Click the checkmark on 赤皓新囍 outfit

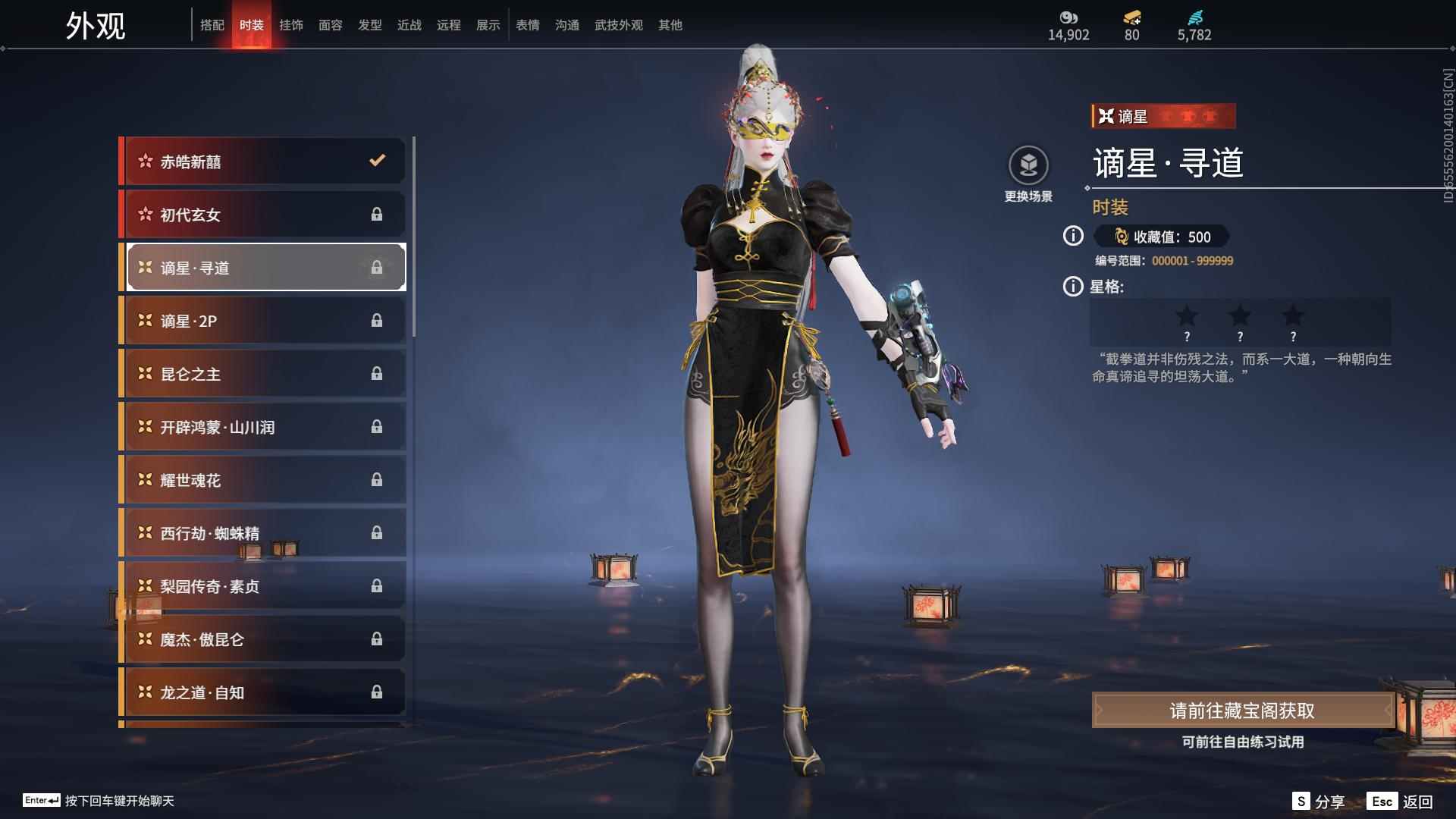(377, 161)
